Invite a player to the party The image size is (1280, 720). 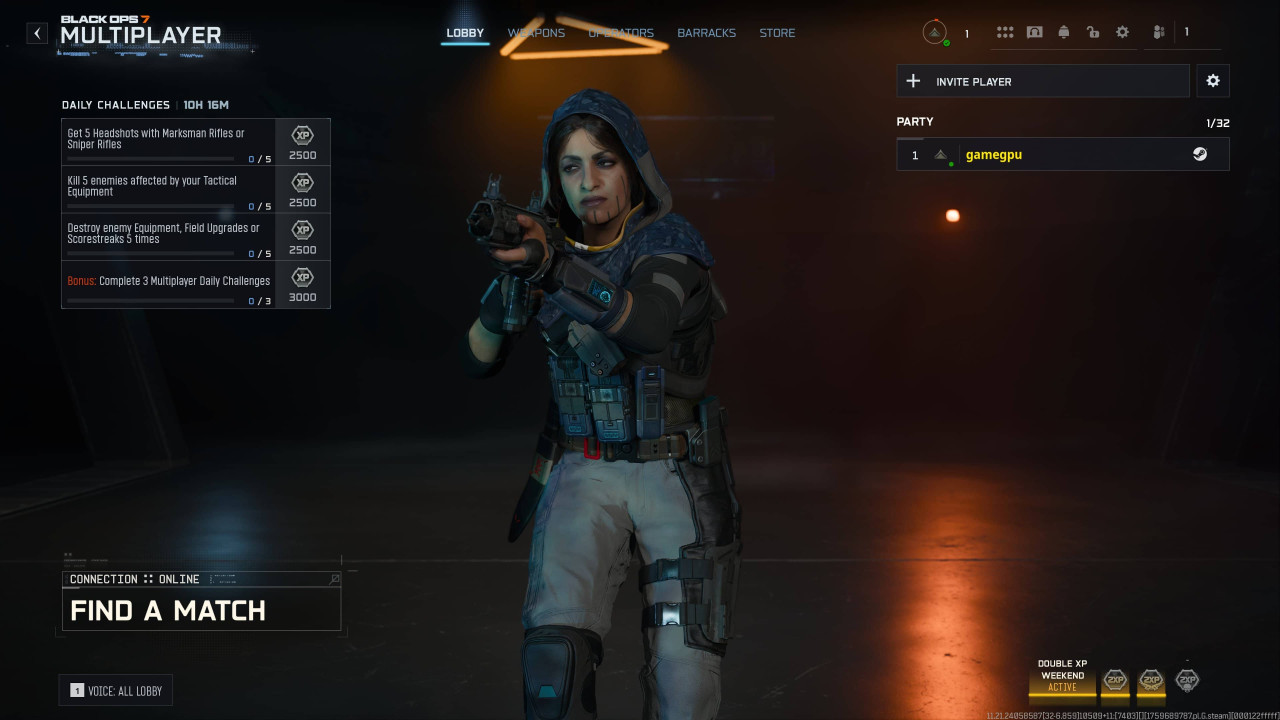point(1043,81)
